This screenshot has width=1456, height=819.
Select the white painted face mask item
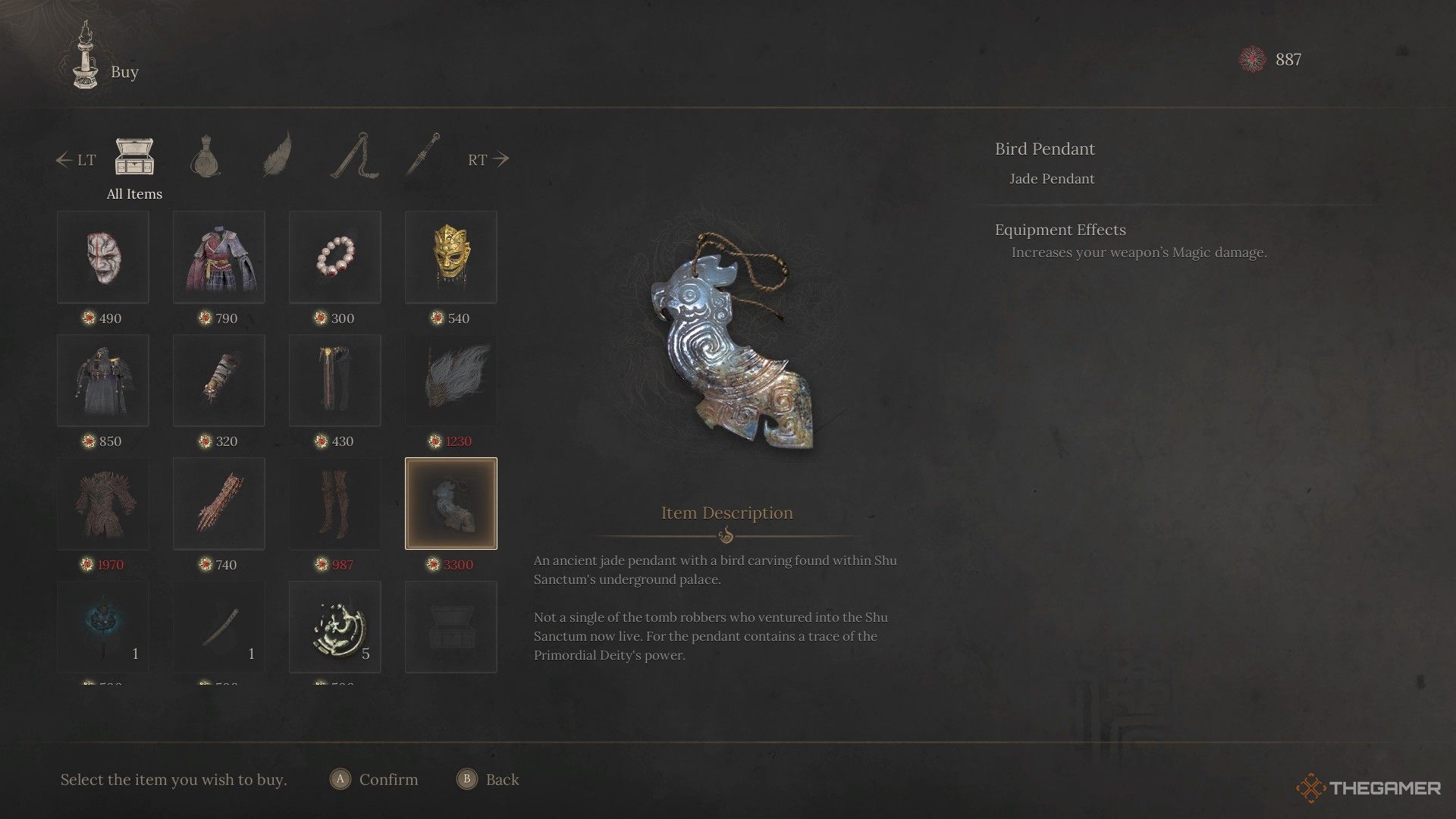103,257
